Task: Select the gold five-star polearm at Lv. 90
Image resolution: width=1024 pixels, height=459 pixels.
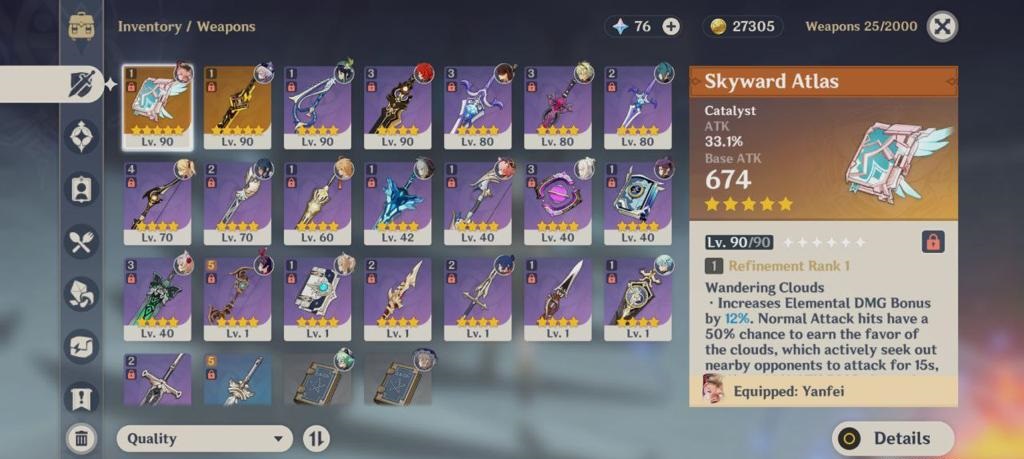Action: (x=237, y=106)
